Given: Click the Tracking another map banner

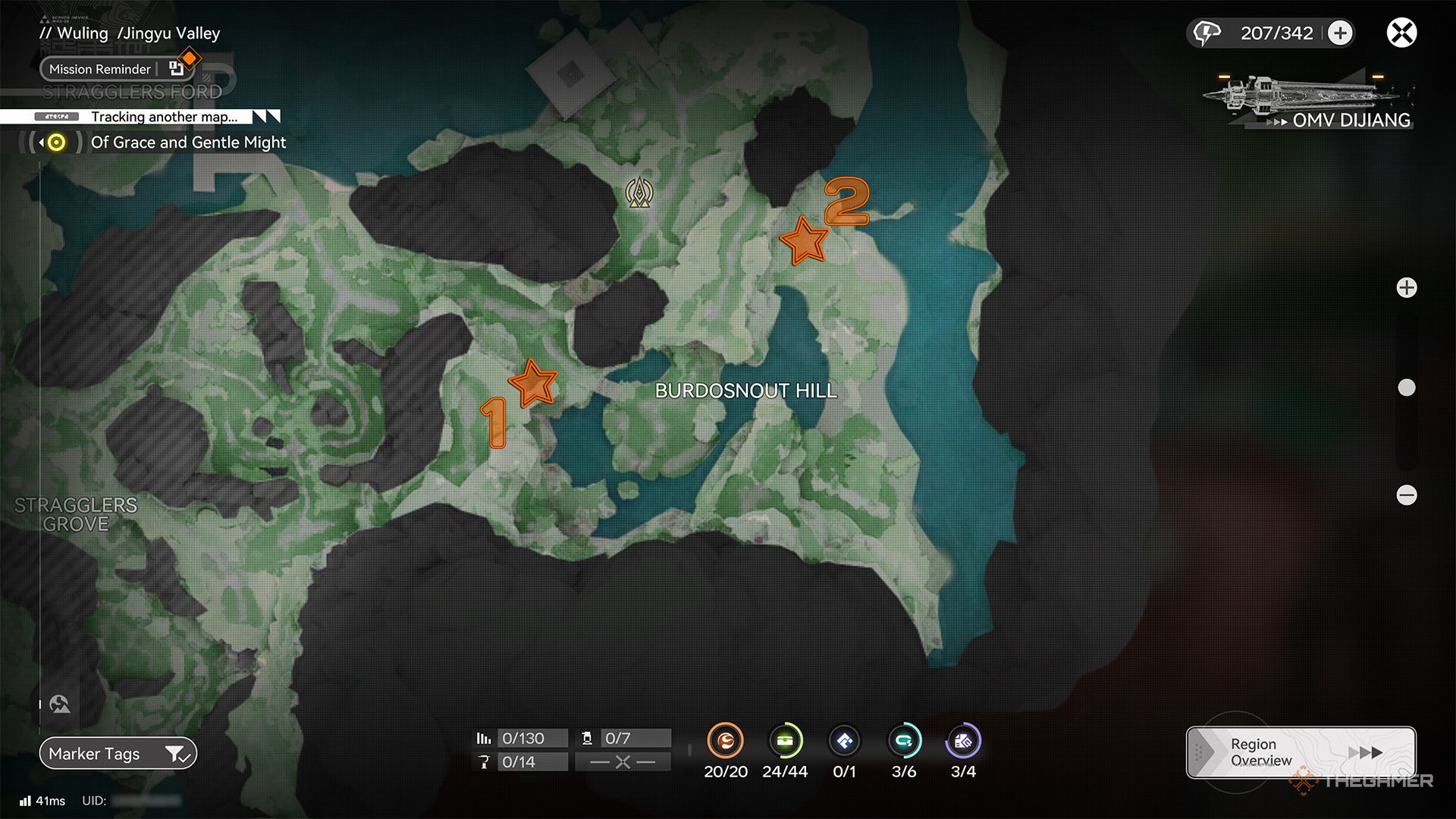Looking at the screenshot, I should click(x=164, y=117).
